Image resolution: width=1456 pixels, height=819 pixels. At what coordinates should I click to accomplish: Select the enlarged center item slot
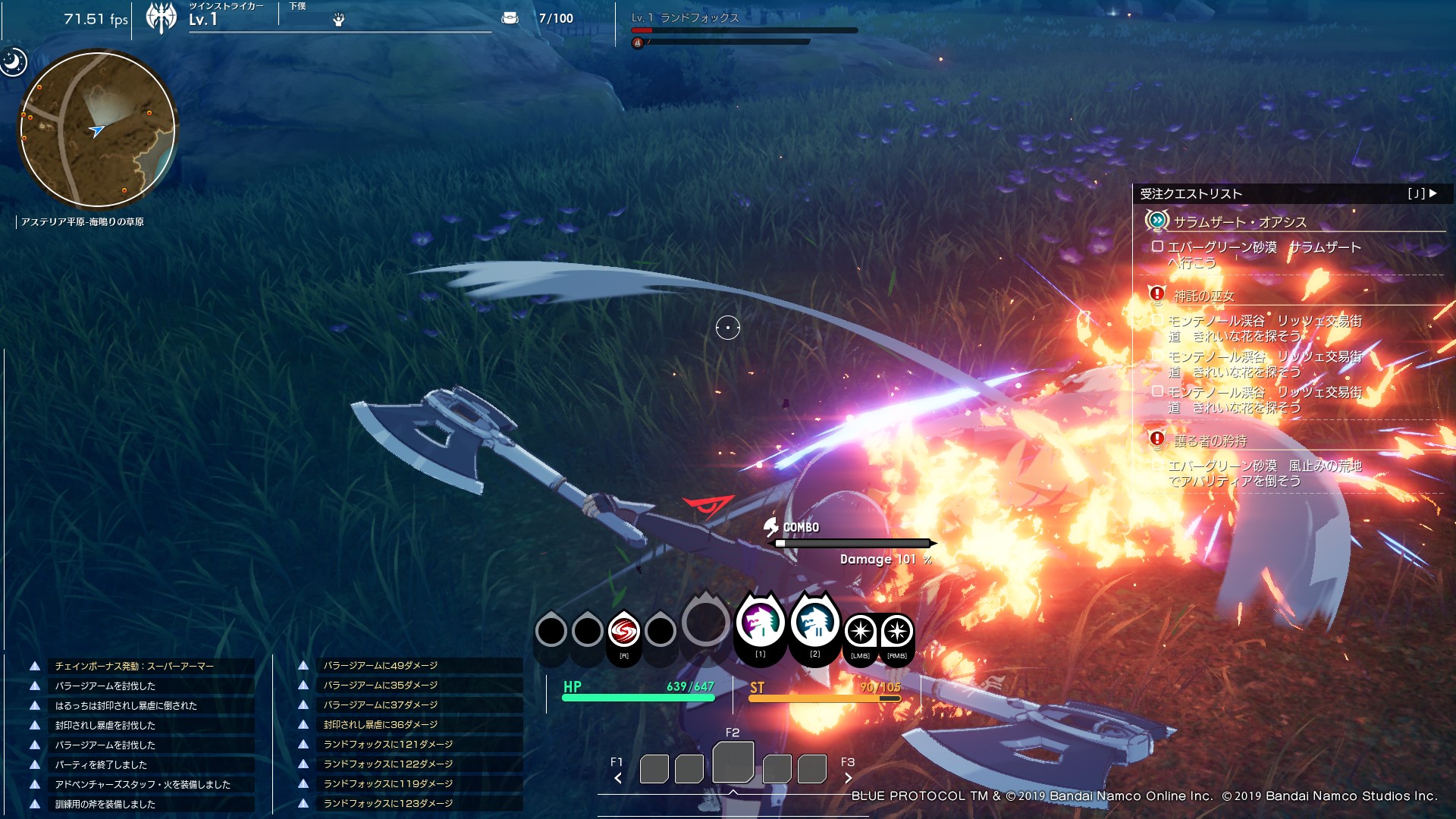(733, 762)
